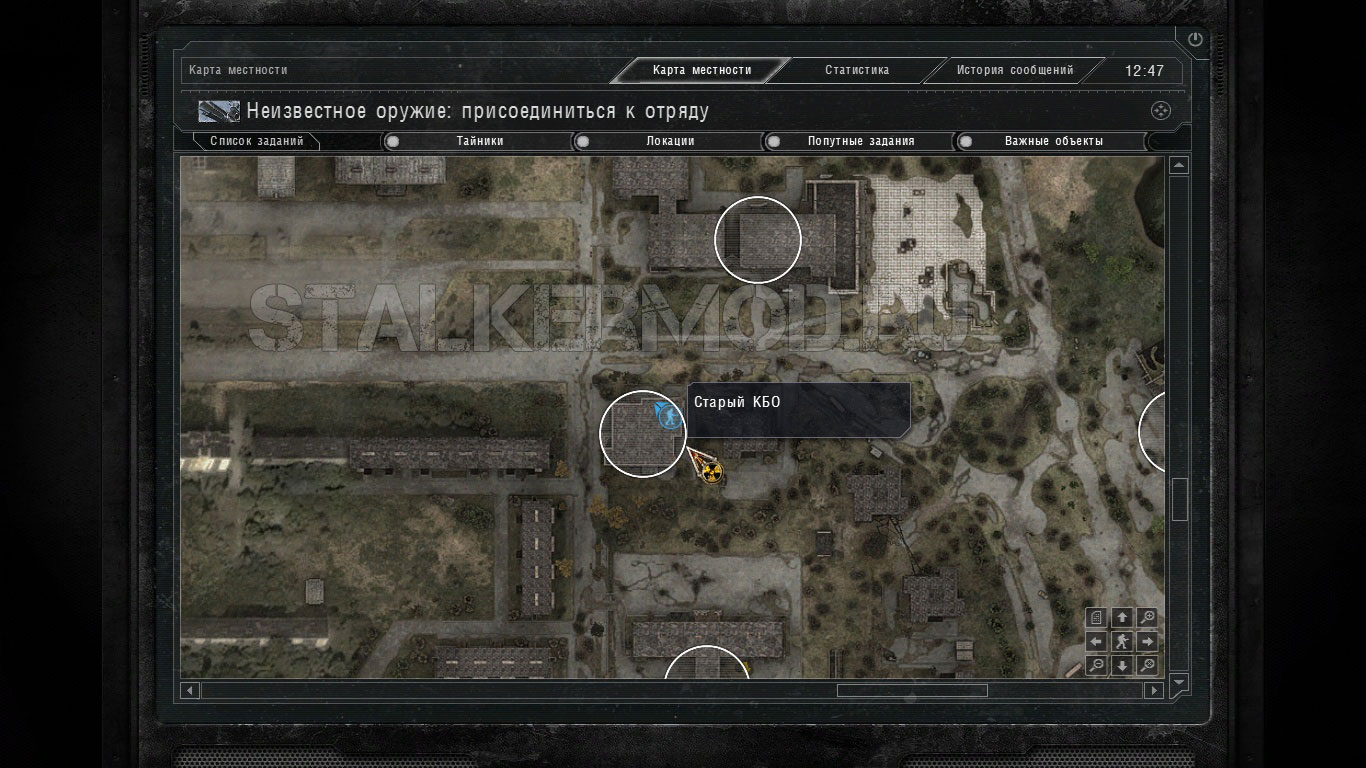This screenshot has width=1366, height=768.
Task: Toggle the Попутные задания filter
Action: 772,142
